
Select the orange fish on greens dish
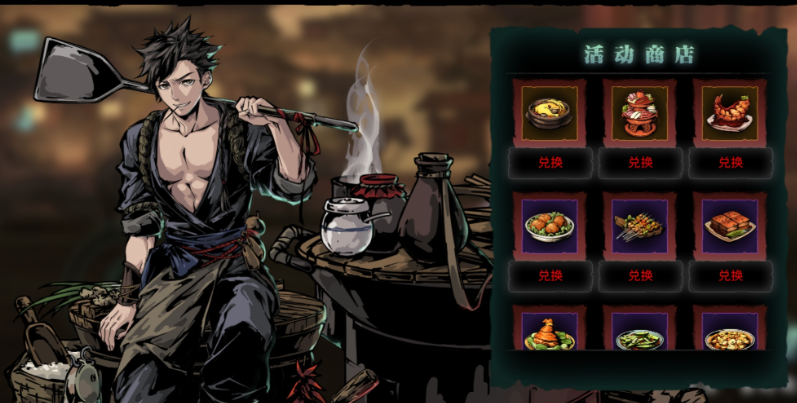[550, 331]
